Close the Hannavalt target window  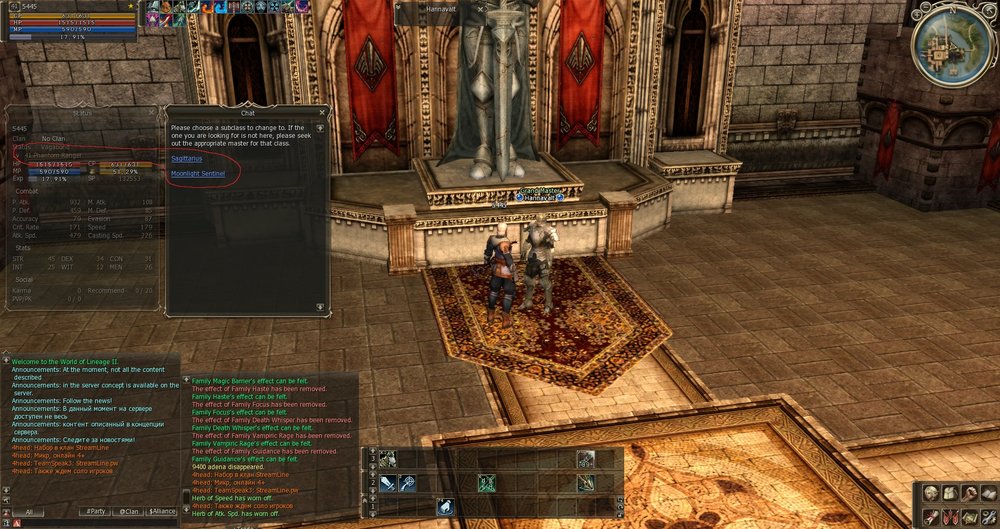(x=480, y=7)
